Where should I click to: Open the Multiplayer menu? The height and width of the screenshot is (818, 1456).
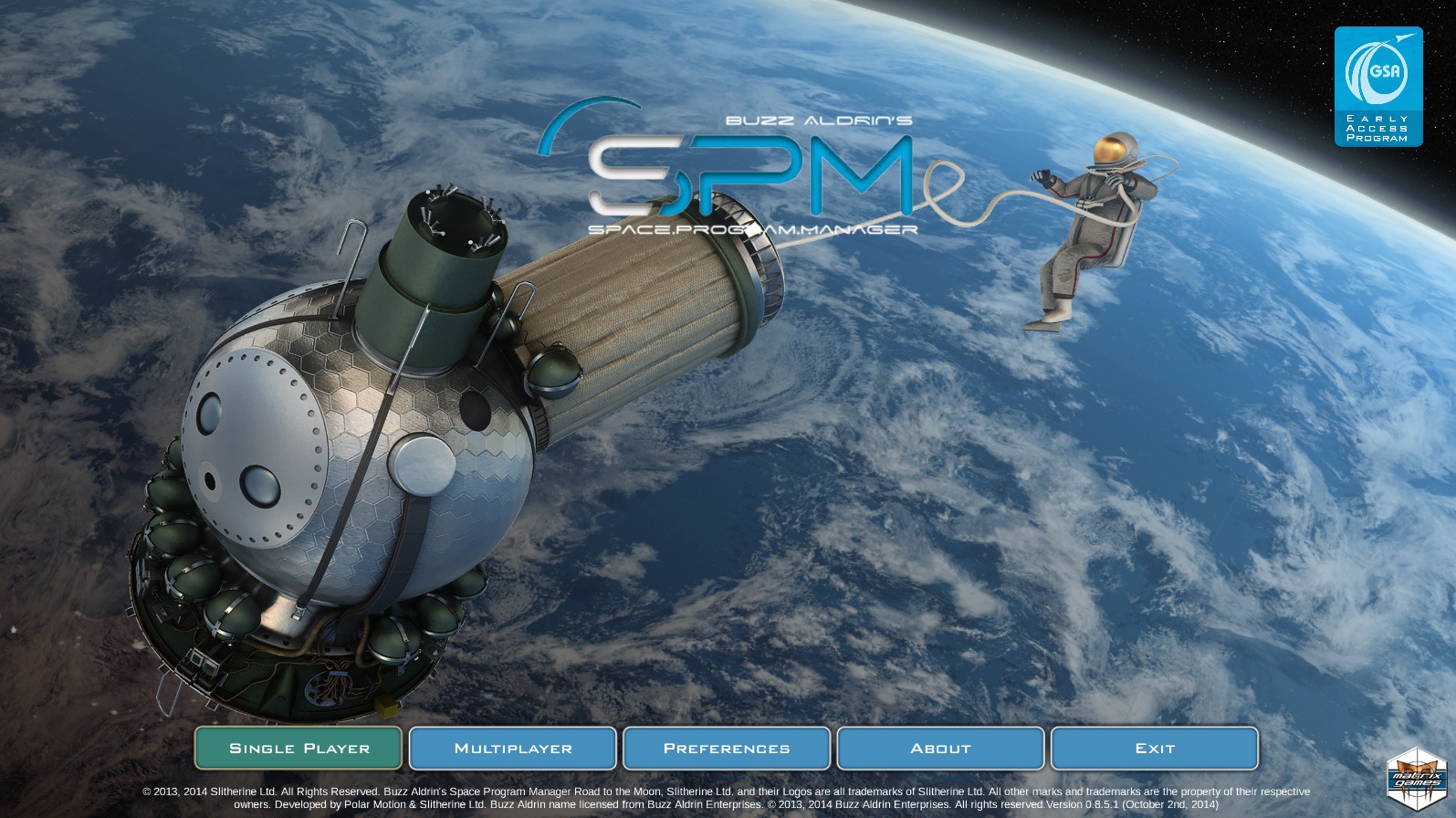point(513,748)
